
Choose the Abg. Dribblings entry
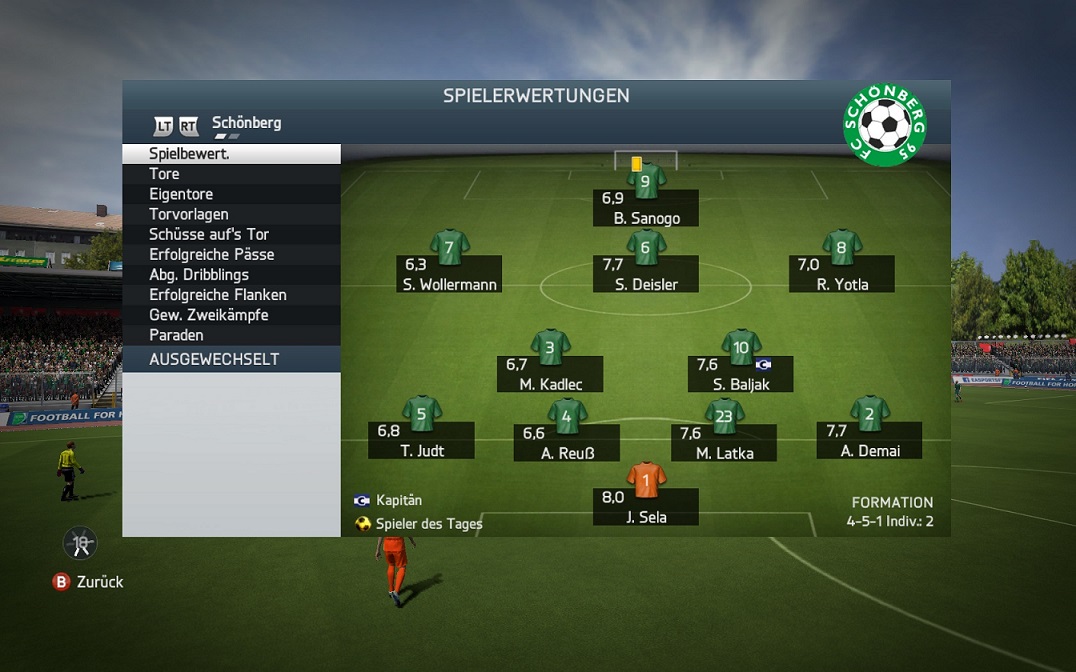(231, 274)
